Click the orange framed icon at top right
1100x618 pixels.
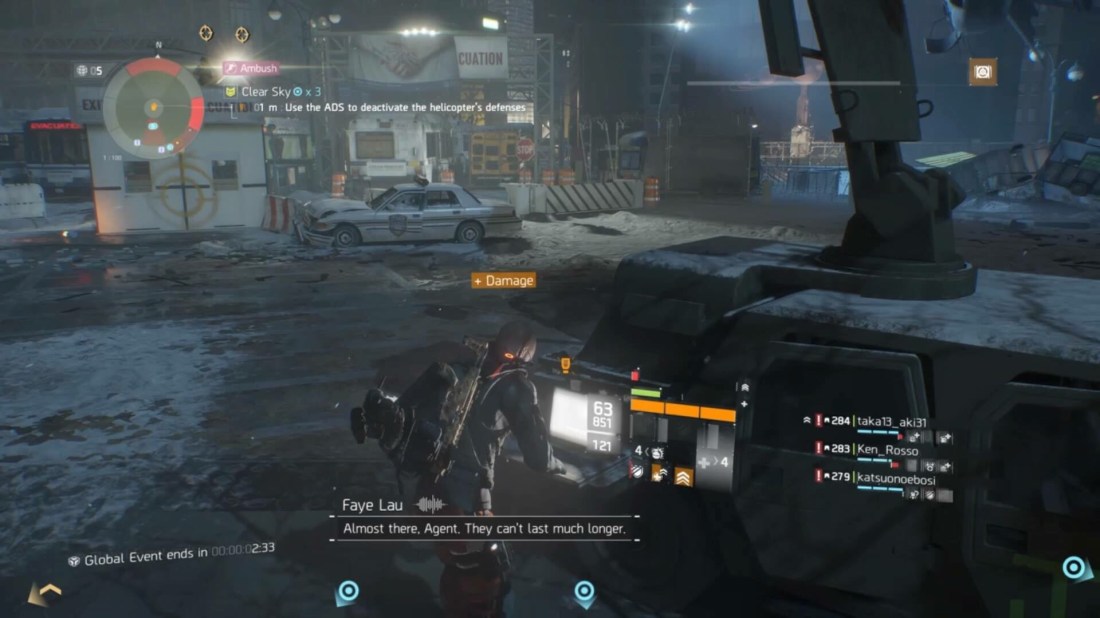tap(982, 72)
